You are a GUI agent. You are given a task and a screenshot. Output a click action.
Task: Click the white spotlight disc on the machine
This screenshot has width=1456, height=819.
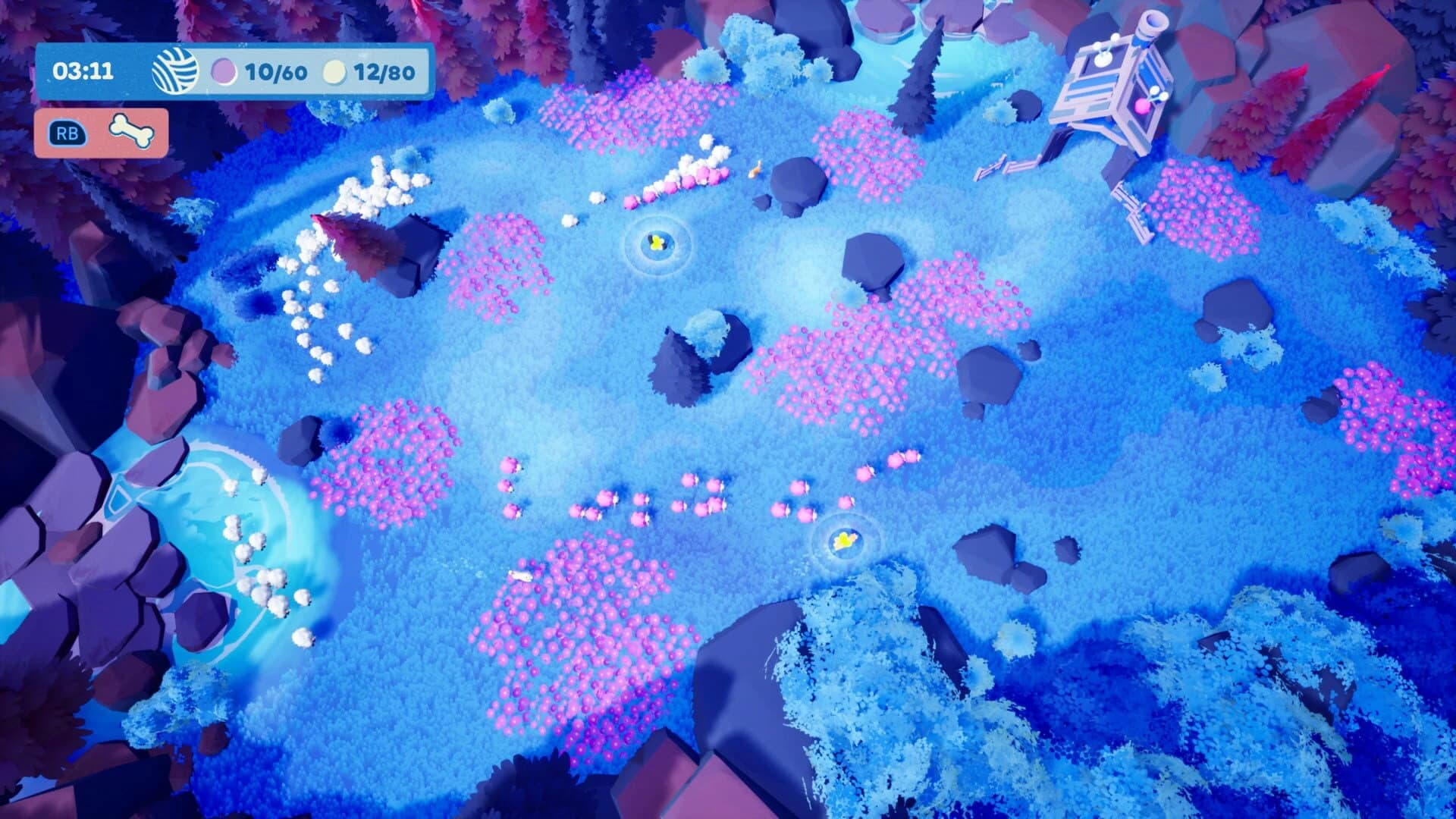pyautogui.click(x=1103, y=59)
